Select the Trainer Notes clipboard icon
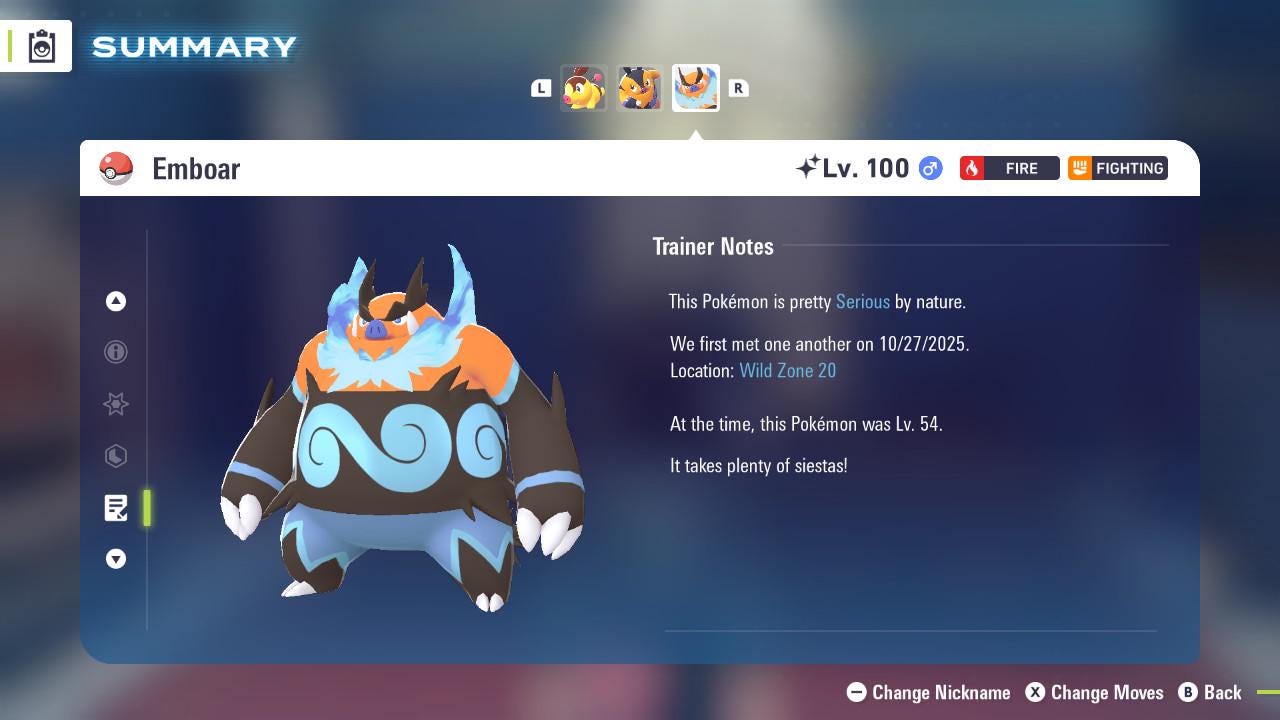 click(x=116, y=508)
